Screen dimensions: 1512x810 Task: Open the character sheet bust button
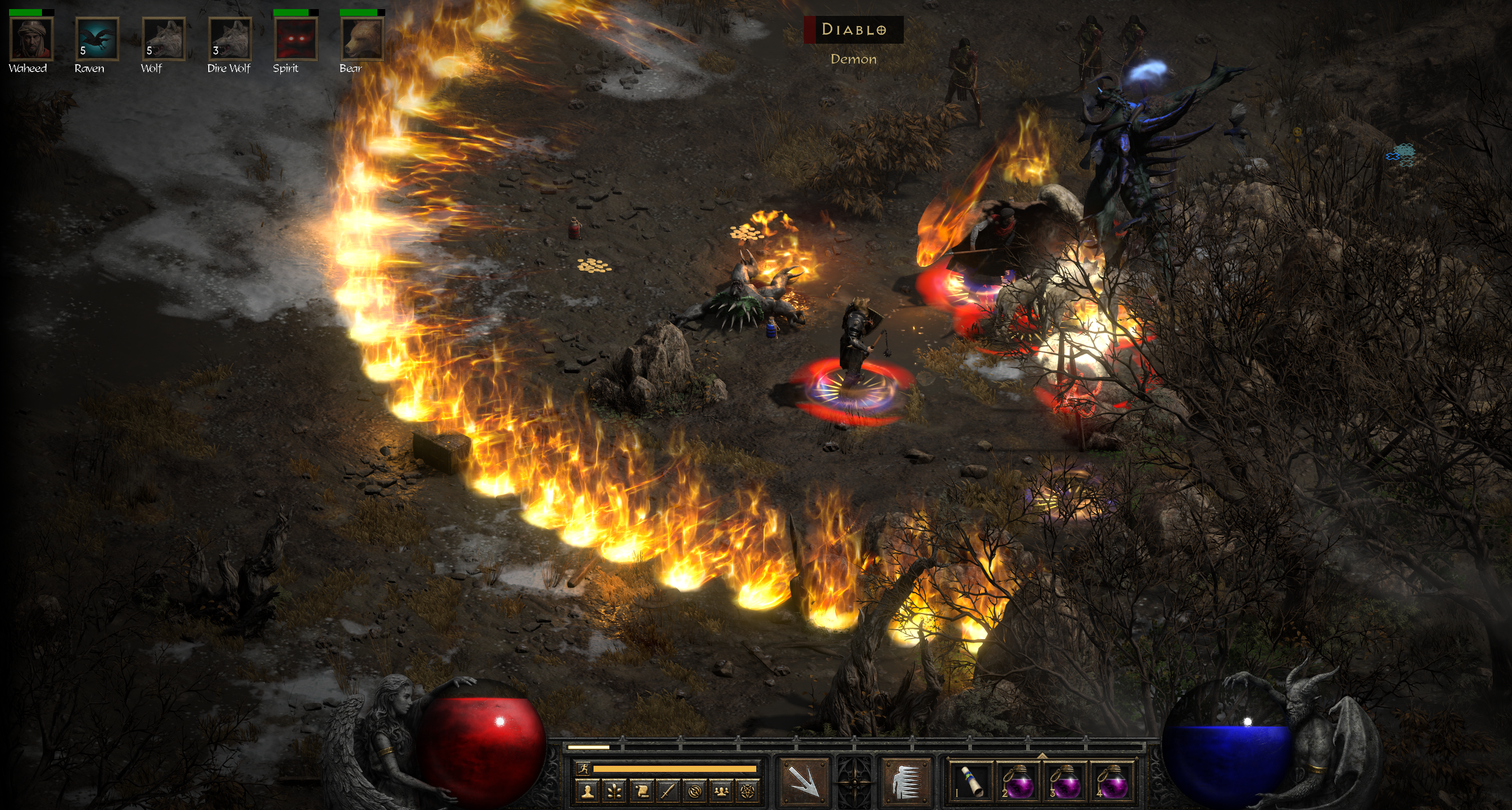click(x=587, y=792)
